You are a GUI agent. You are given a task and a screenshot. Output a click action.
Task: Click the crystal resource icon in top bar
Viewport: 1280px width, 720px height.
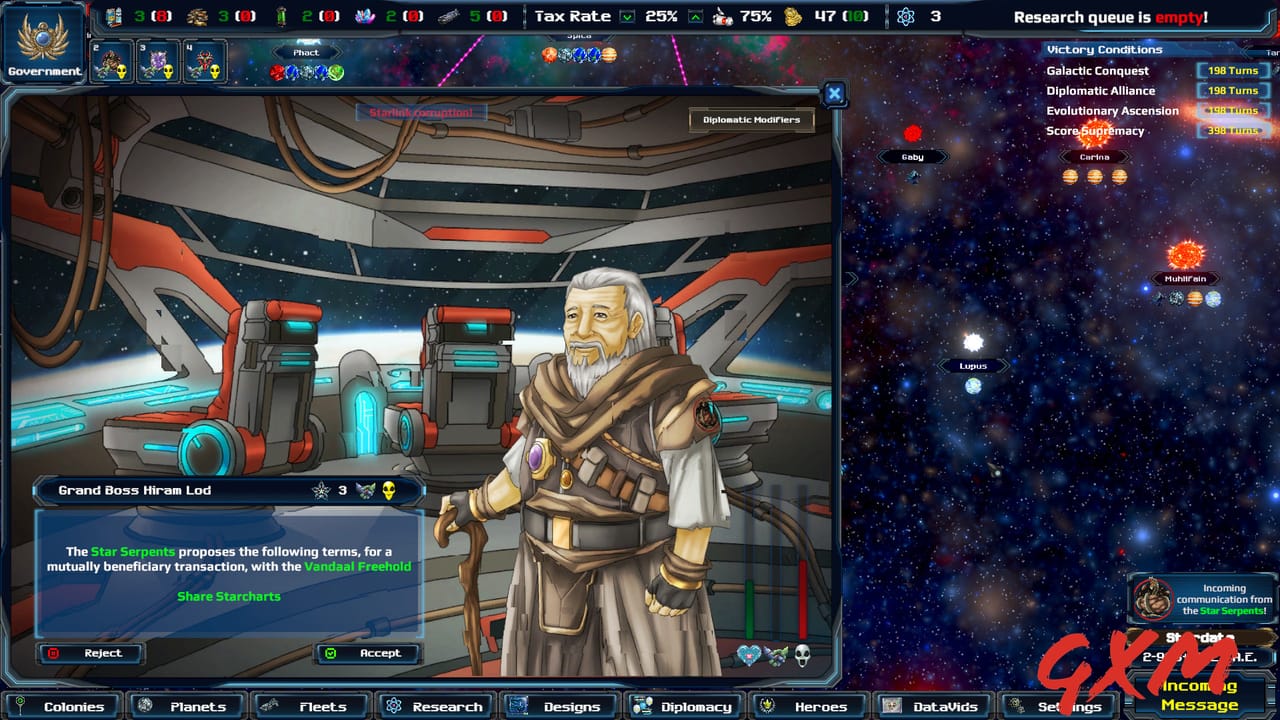coord(362,15)
